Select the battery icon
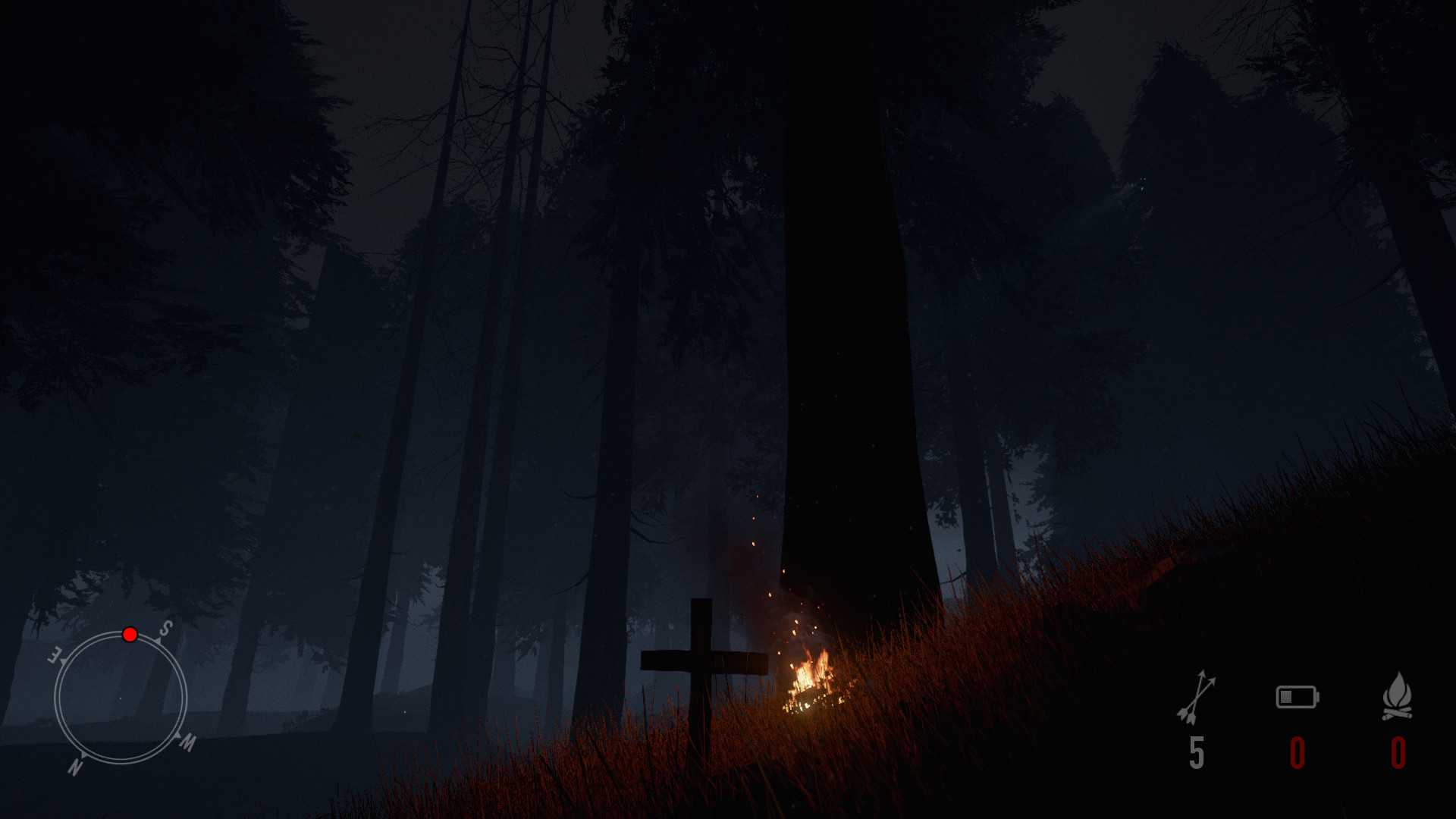The image size is (1456, 819). tap(1297, 697)
